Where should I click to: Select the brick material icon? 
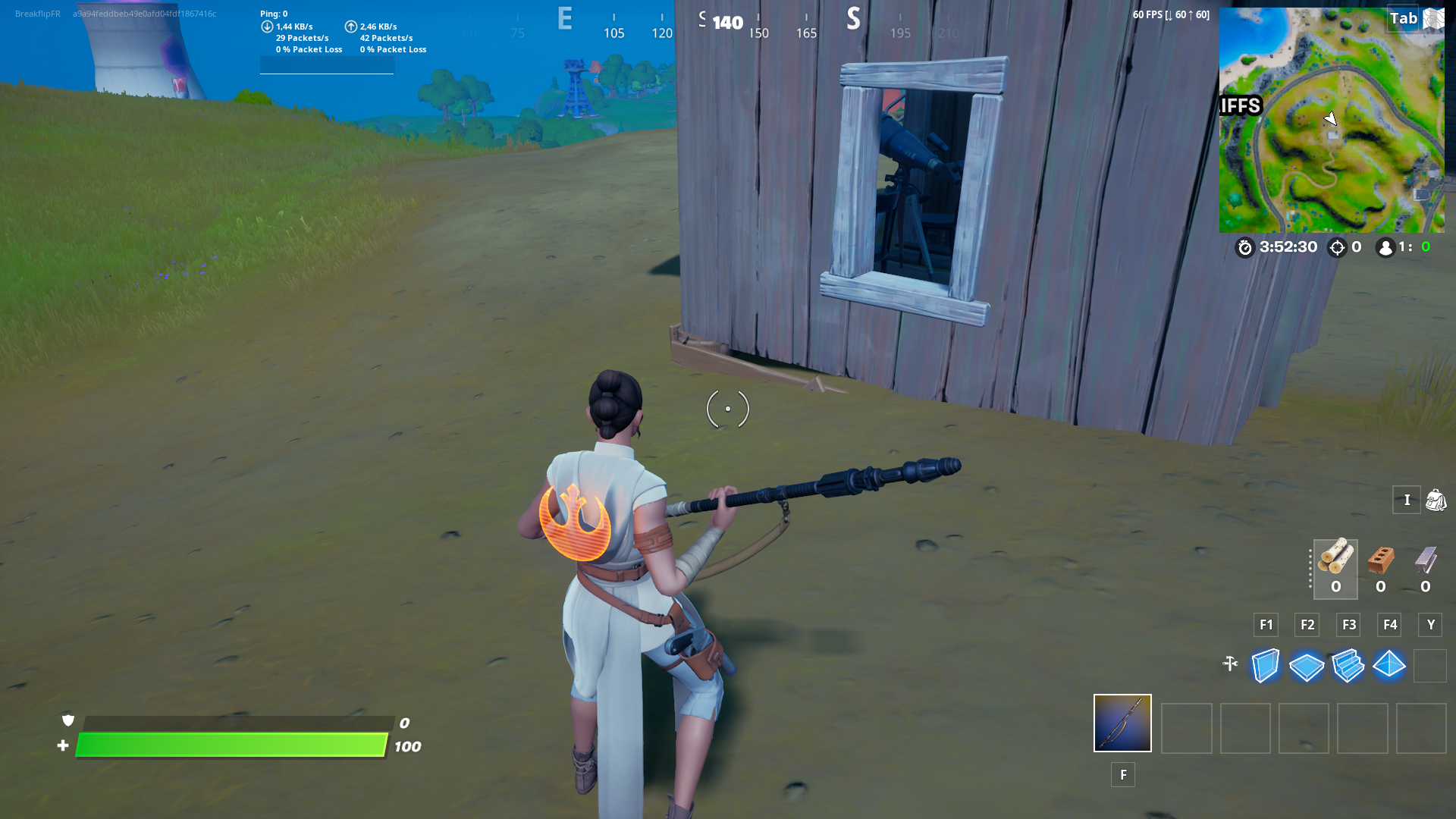click(x=1380, y=561)
